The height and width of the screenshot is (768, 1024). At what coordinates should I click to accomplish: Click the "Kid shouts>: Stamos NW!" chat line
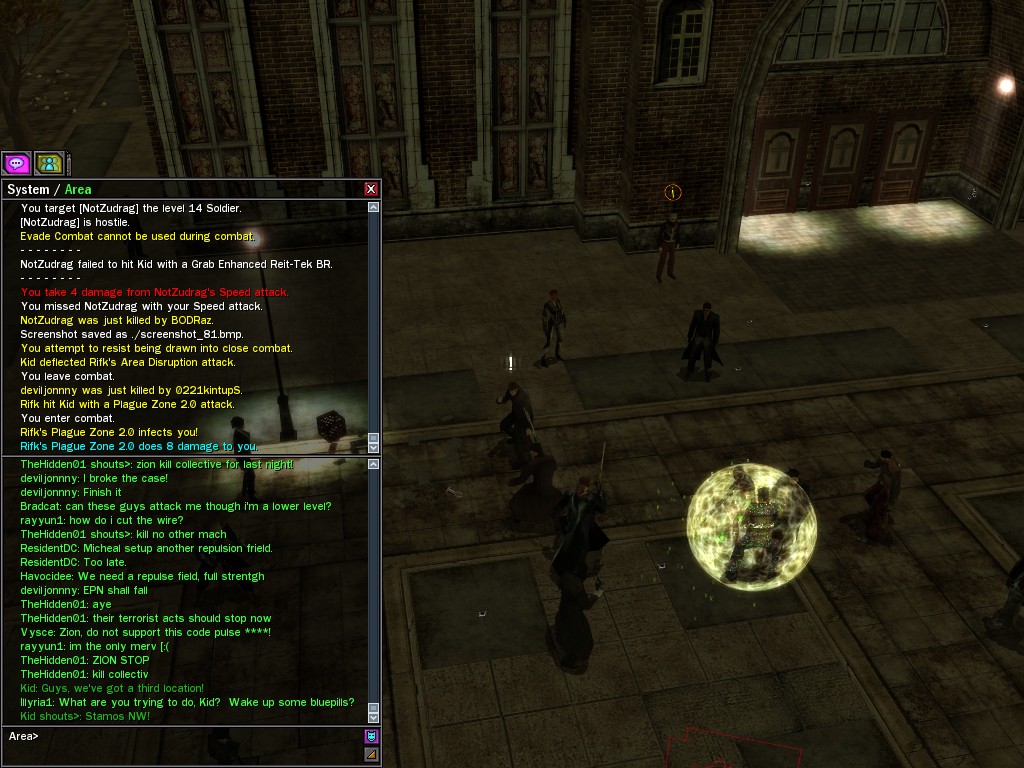[x=85, y=716]
